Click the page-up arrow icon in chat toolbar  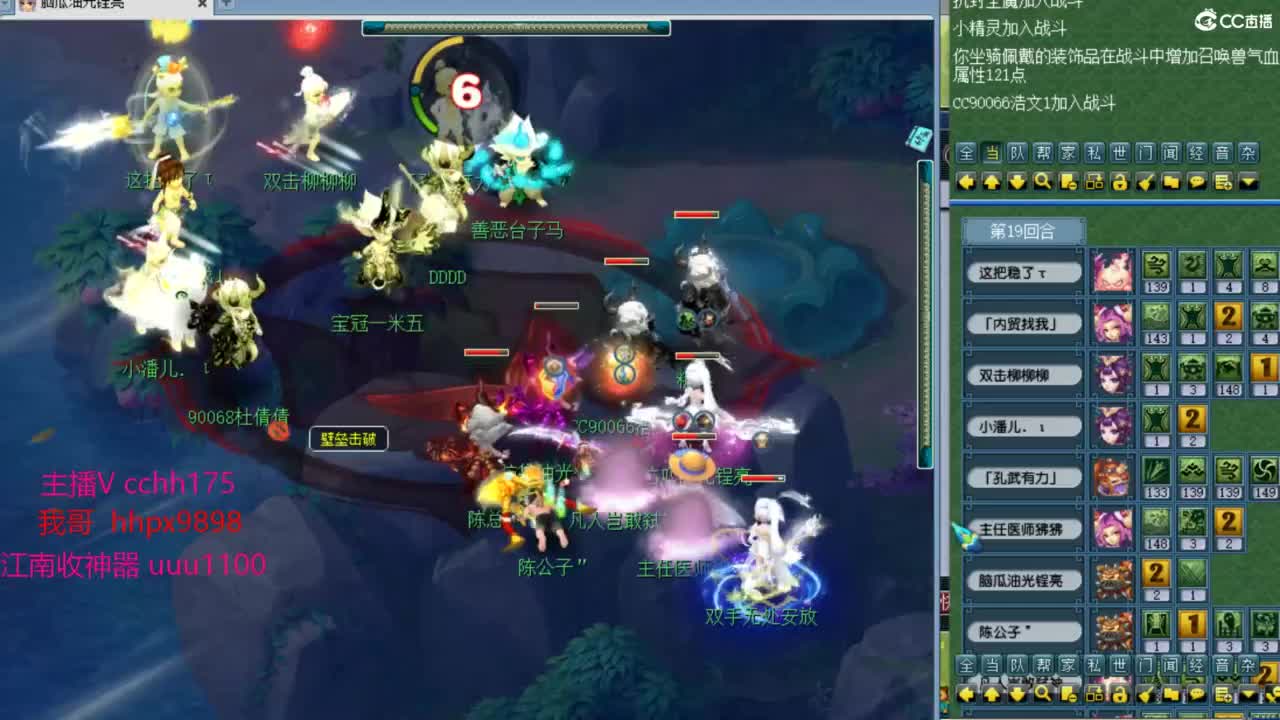click(x=993, y=183)
